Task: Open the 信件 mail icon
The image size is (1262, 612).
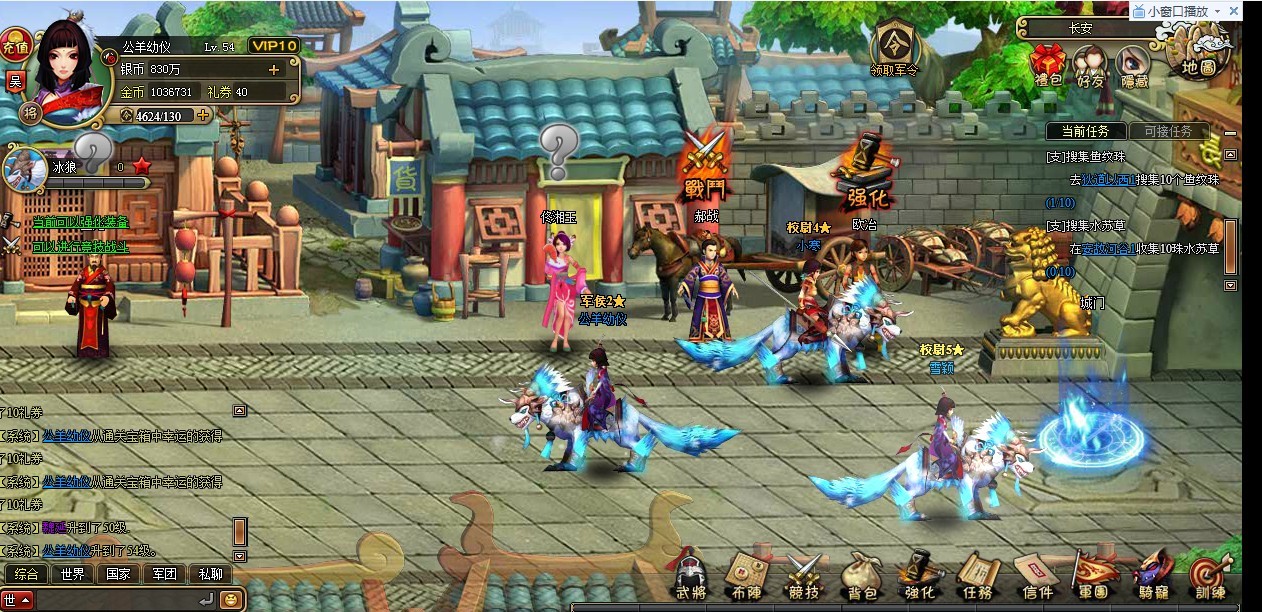Action: (1035, 577)
